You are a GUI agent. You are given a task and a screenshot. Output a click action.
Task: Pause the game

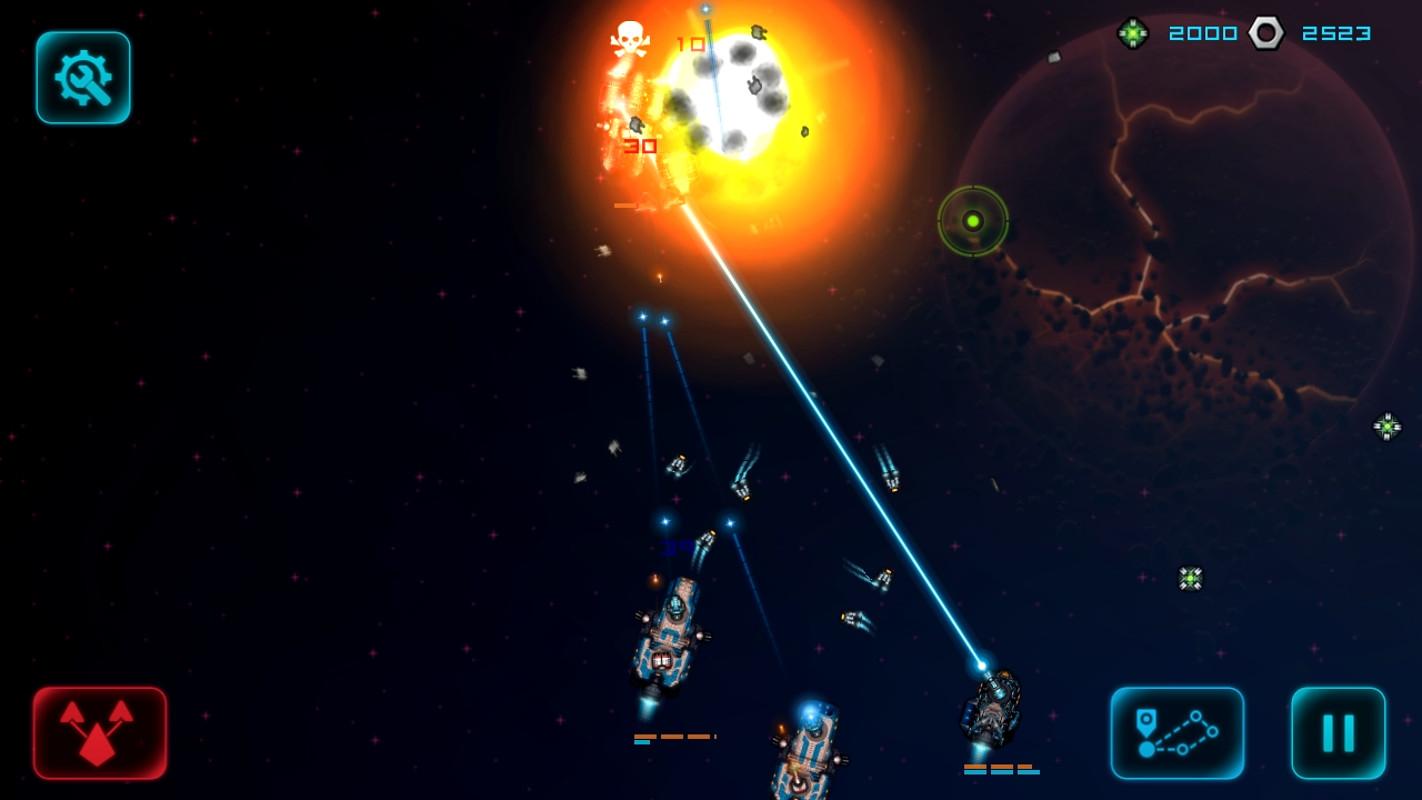point(1338,733)
